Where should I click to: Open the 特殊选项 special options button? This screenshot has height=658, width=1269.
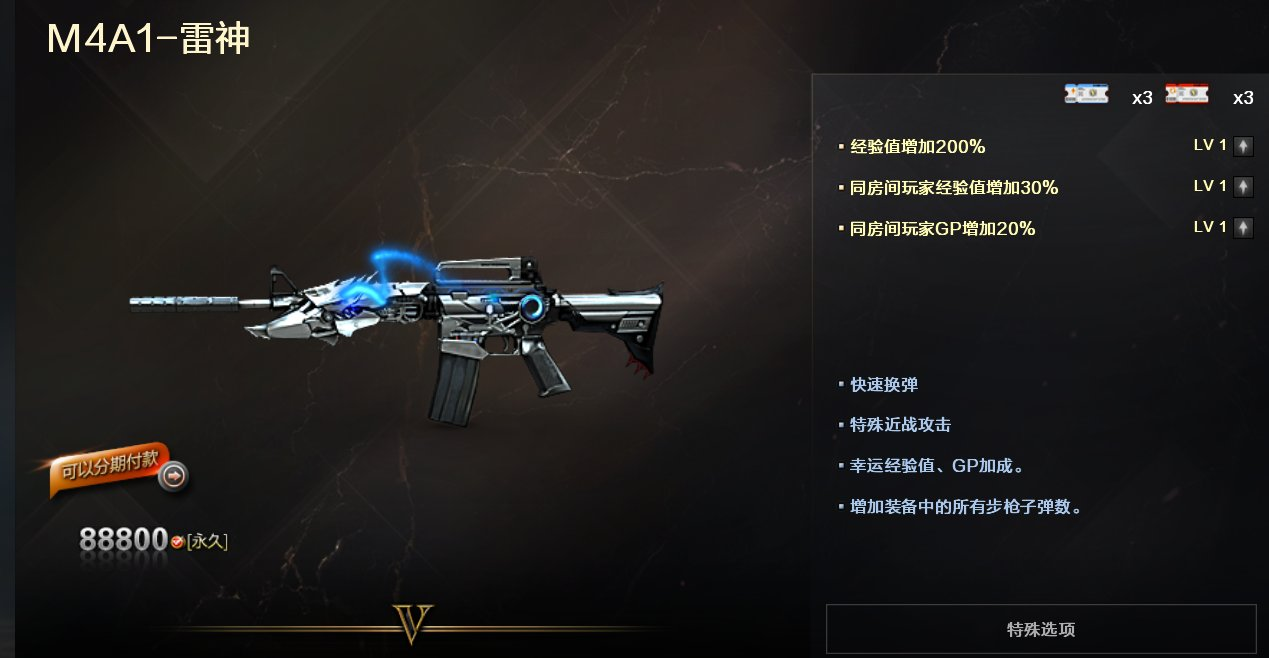point(1040,629)
